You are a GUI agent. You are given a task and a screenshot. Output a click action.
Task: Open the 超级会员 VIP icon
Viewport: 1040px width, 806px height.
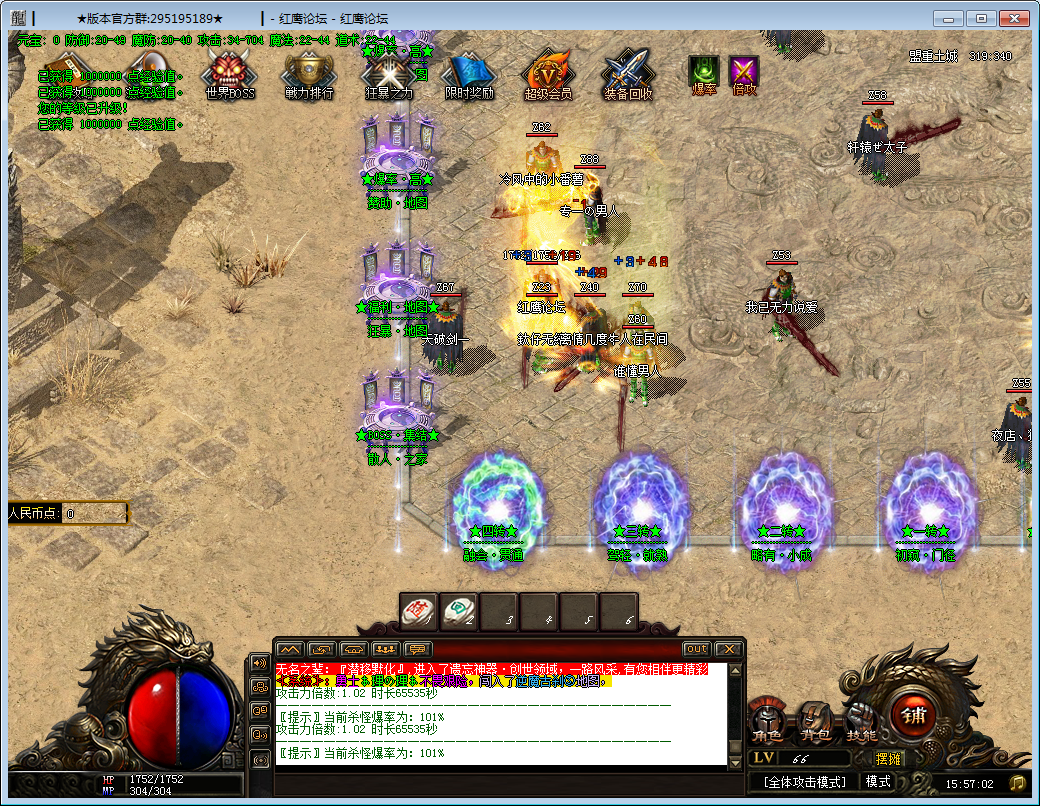[x=548, y=73]
